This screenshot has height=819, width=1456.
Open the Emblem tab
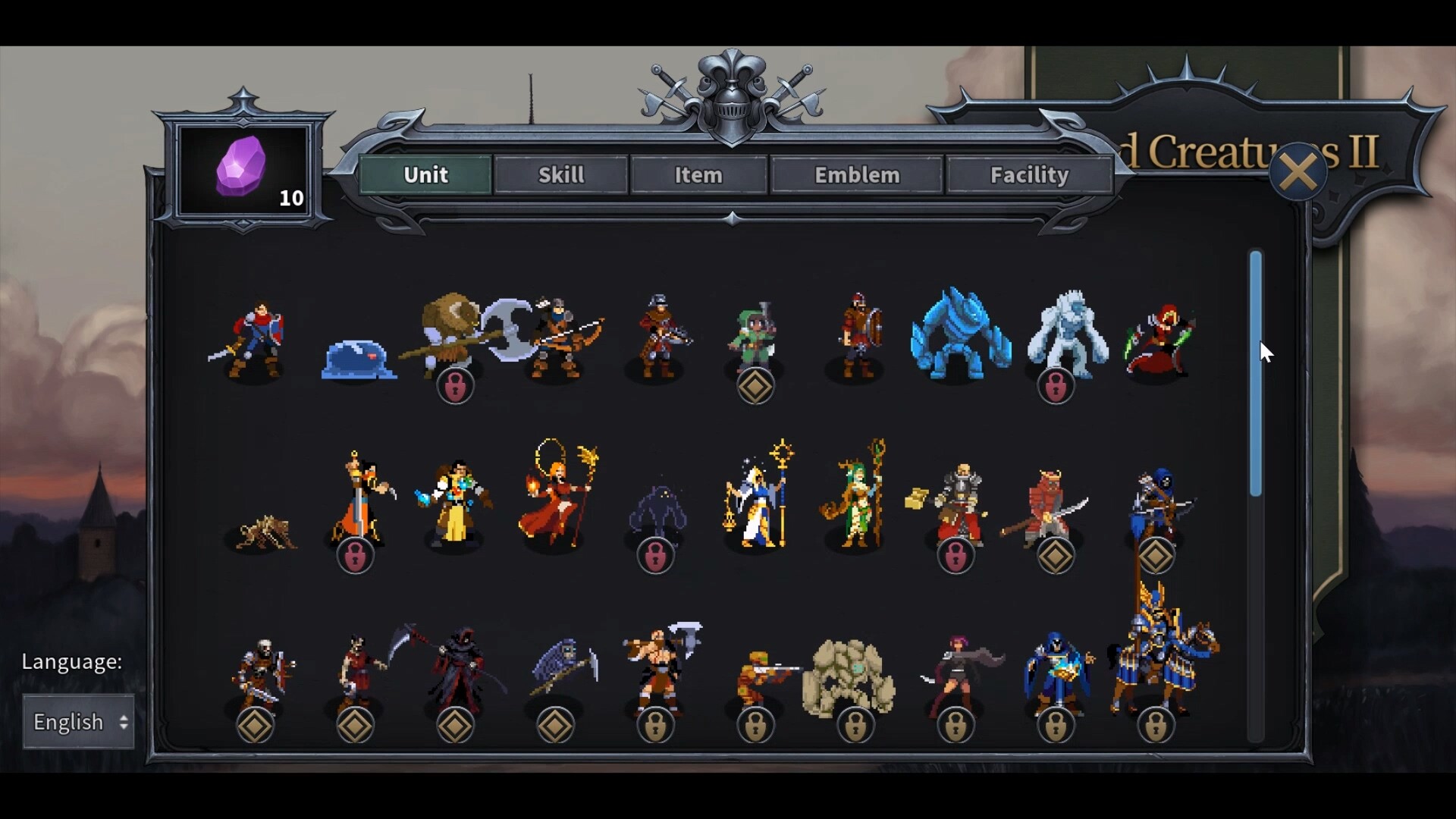pyautogui.click(x=856, y=174)
